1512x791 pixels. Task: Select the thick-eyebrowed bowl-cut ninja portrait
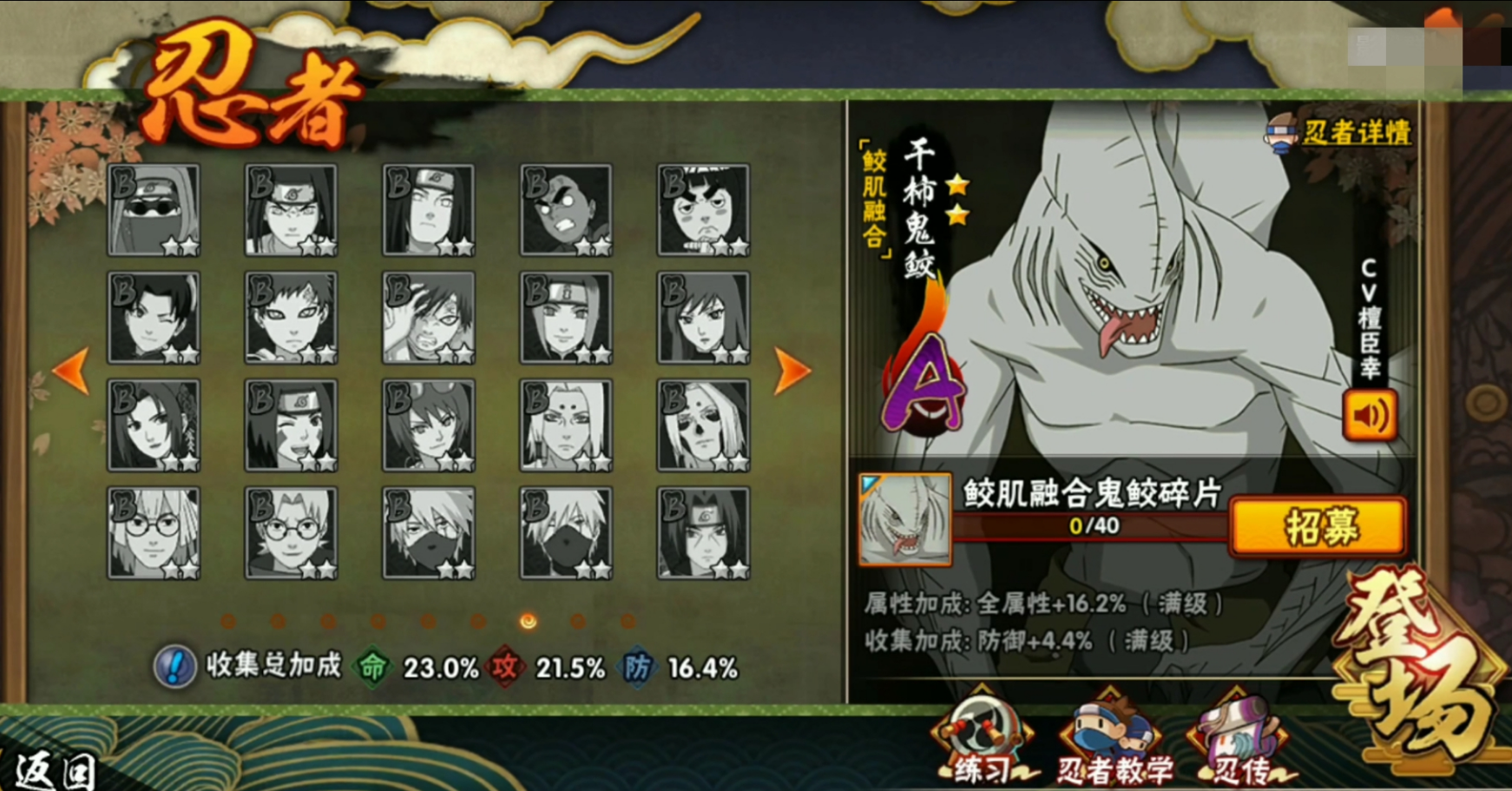click(x=704, y=210)
